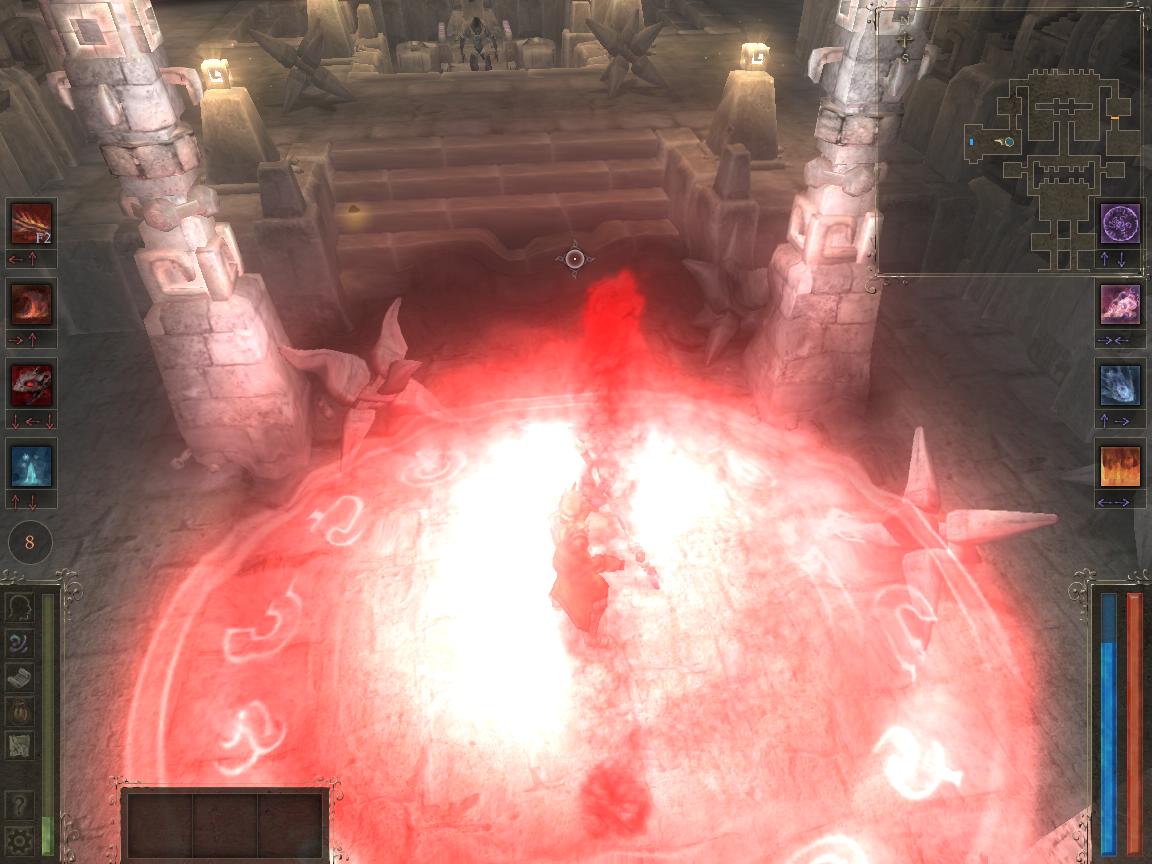
Task: Cast the pink smoke cloud spell
Action: click(x=1120, y=304)
